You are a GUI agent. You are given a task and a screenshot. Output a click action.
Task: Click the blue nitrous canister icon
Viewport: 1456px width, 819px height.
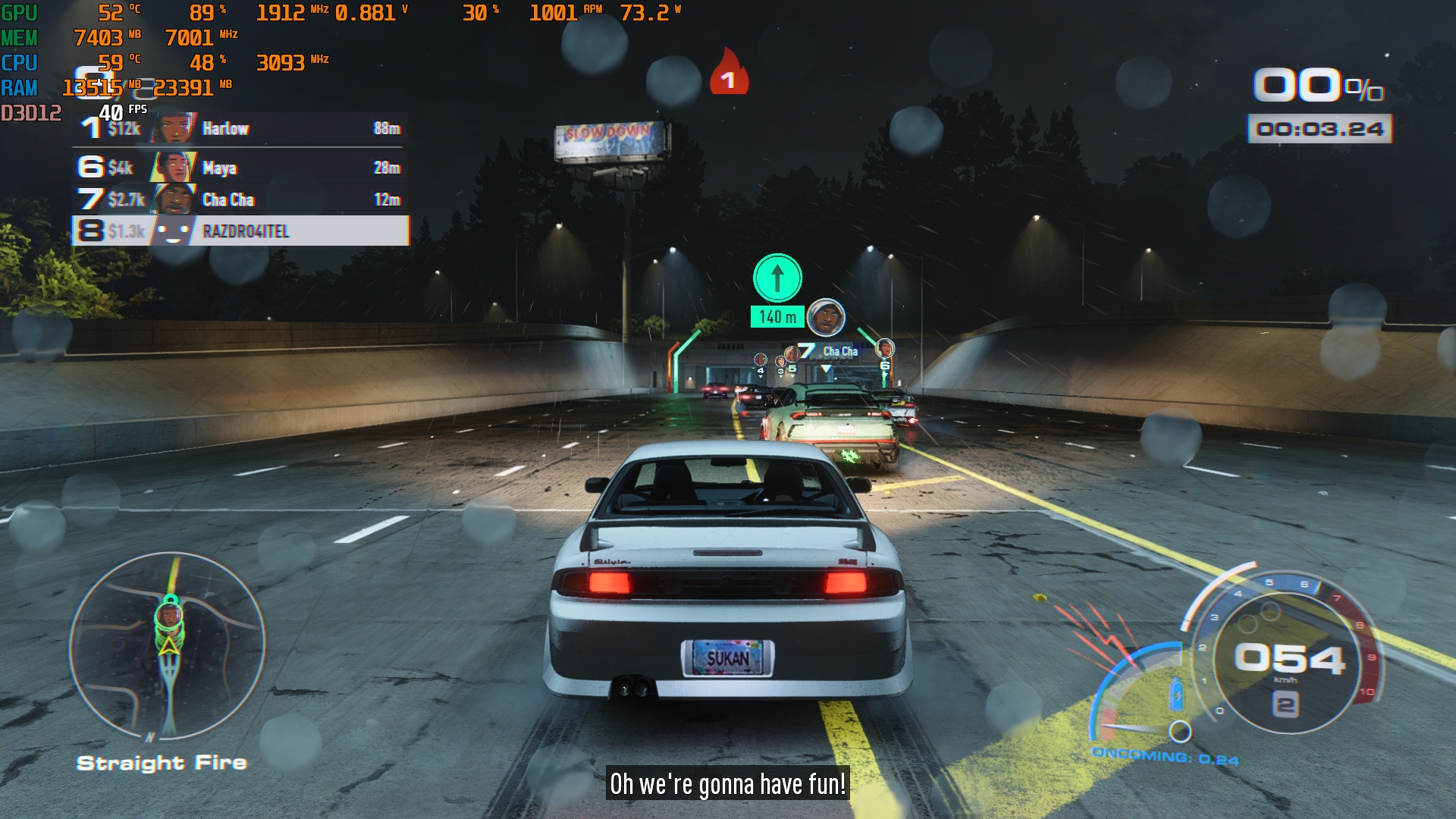[1176, 694]
